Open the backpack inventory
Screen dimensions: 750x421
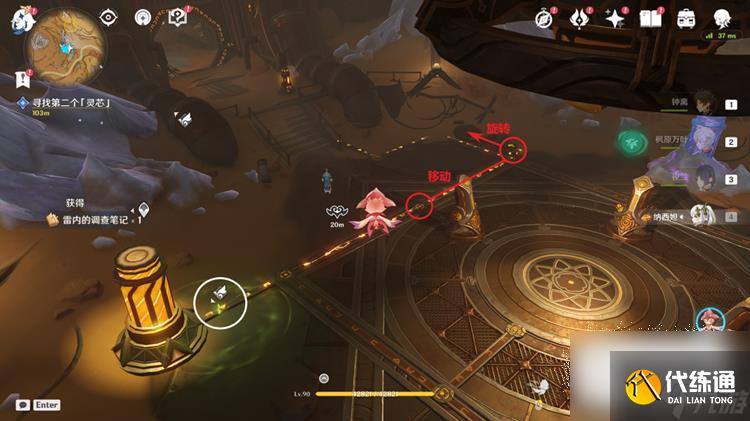coord(687,18)
